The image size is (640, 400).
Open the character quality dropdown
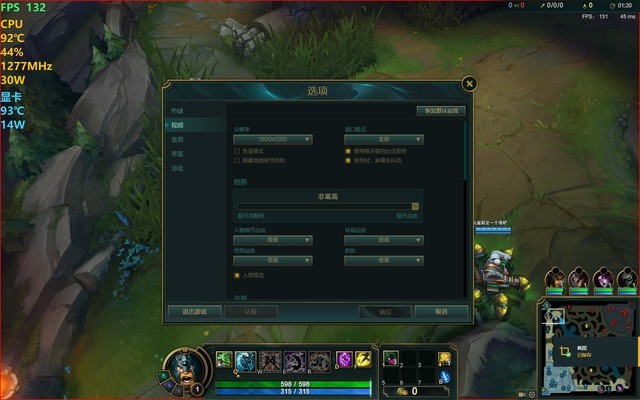point(273,240)
